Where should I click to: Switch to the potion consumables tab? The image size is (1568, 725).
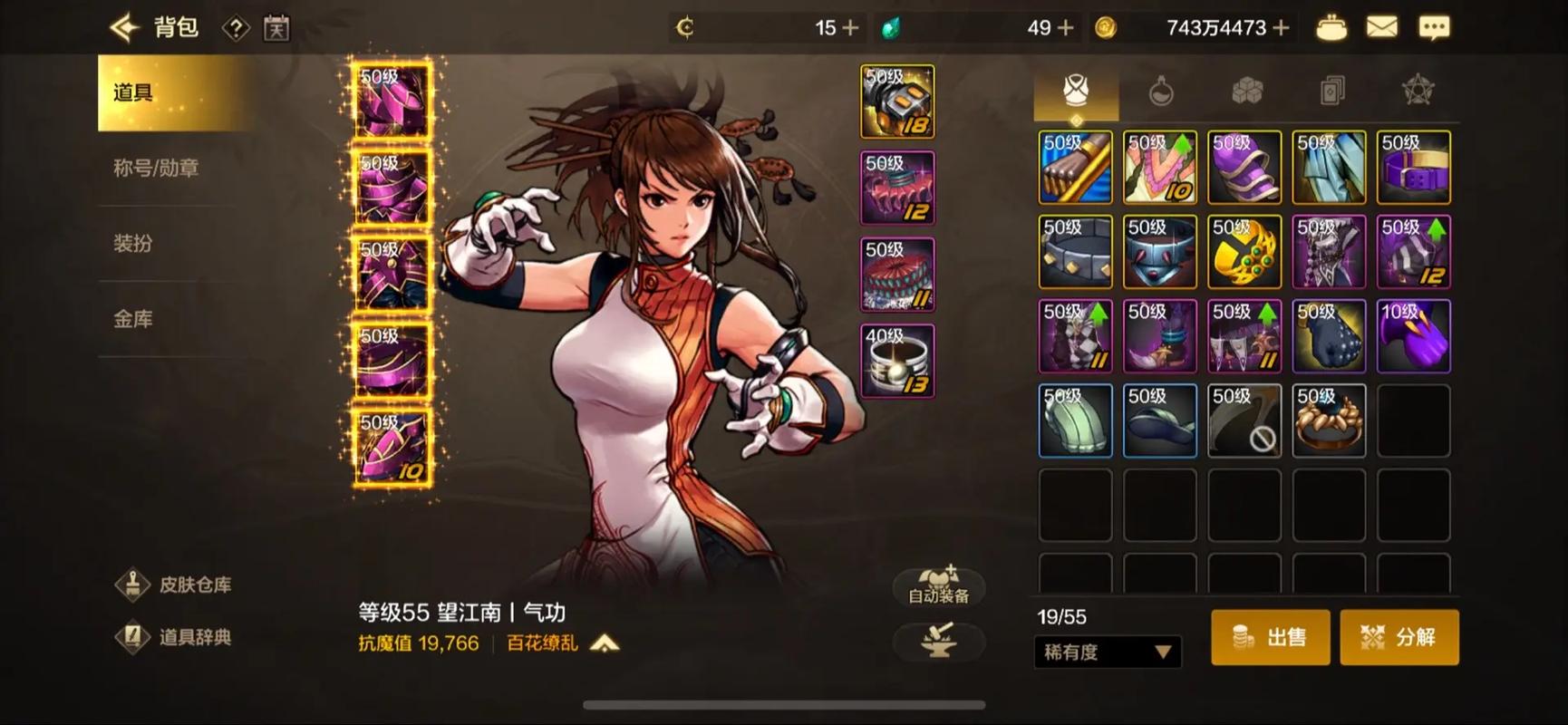pos(1161,91)
